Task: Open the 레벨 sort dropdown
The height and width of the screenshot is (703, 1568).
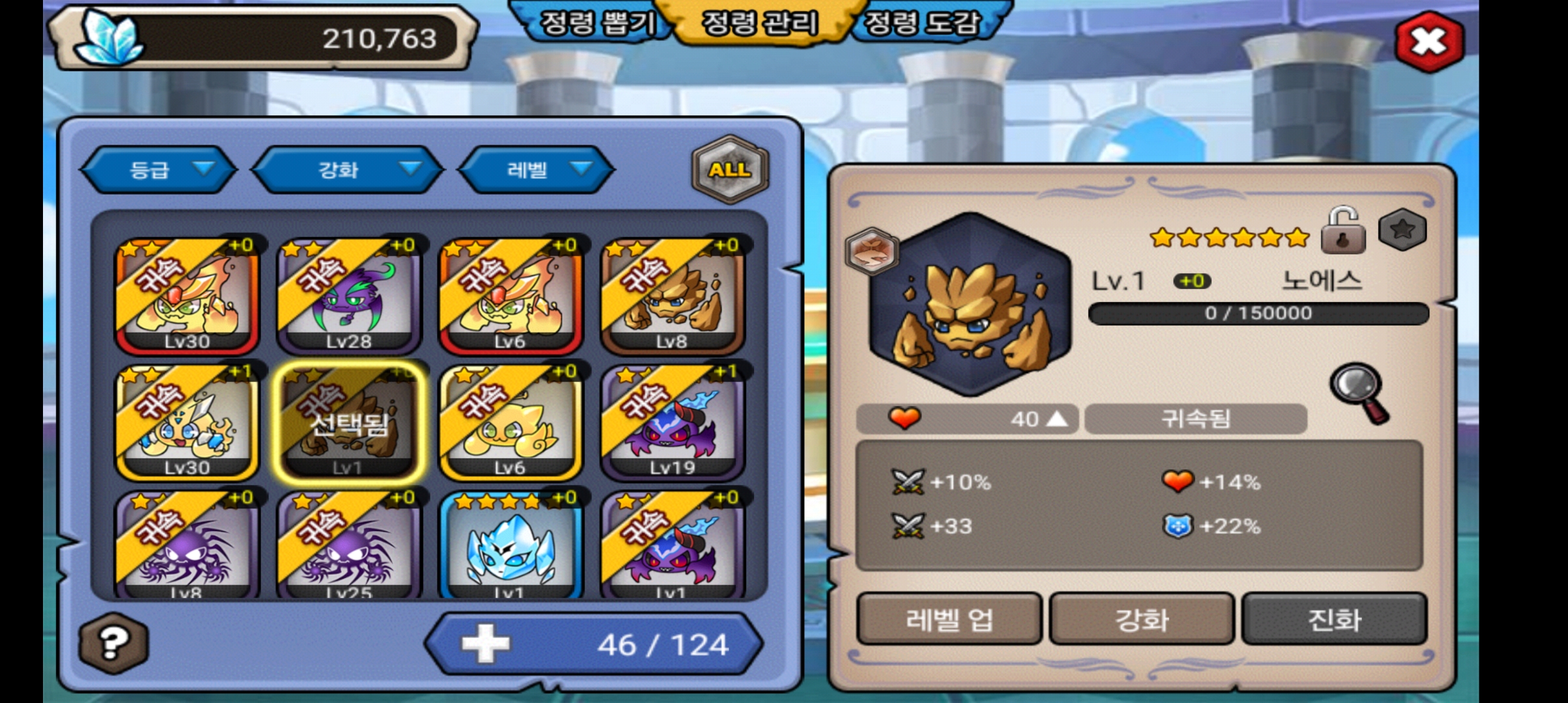Action: (536, 170)
